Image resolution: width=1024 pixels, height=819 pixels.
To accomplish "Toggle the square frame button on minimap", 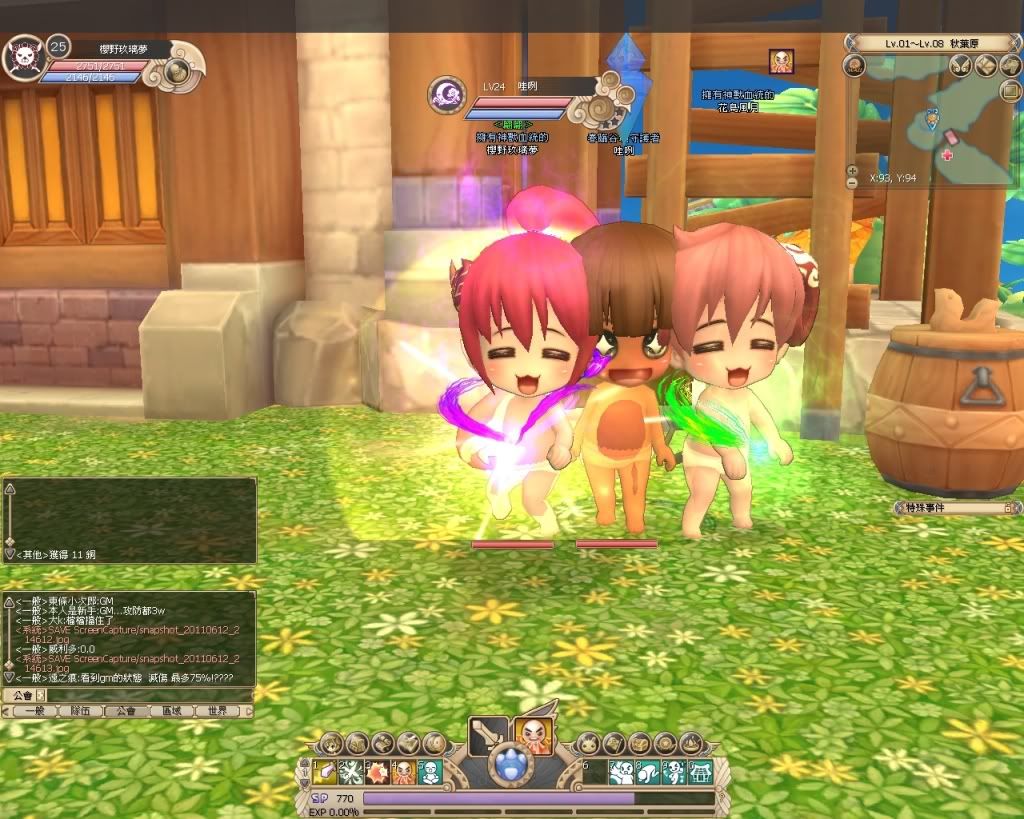I will coord(1010,90).
